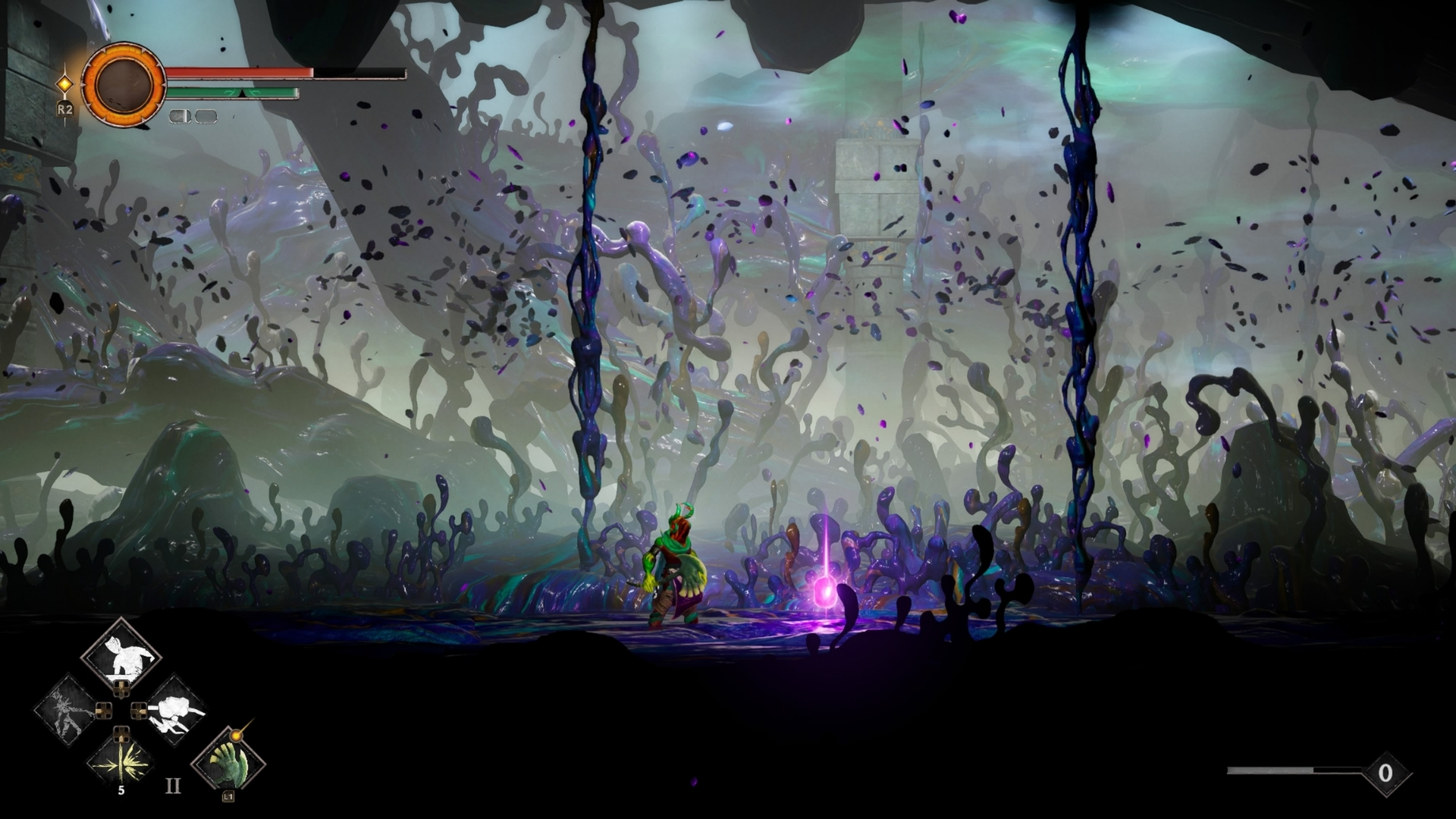
Task: Choose the dimmed spiky creature ability slot
Action: click(66, 711)
